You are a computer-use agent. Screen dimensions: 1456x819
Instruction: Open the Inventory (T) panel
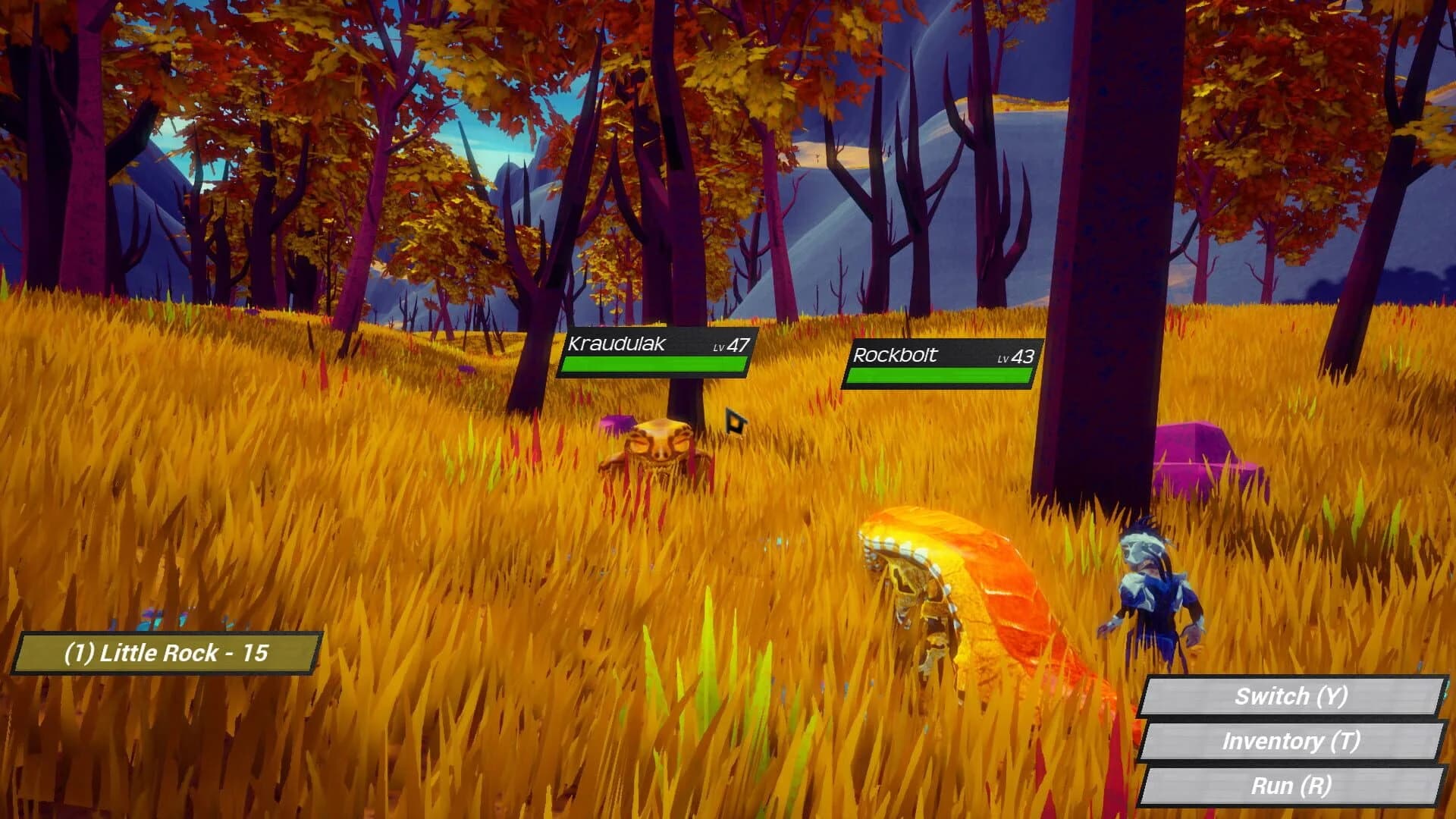point(1295,742)
